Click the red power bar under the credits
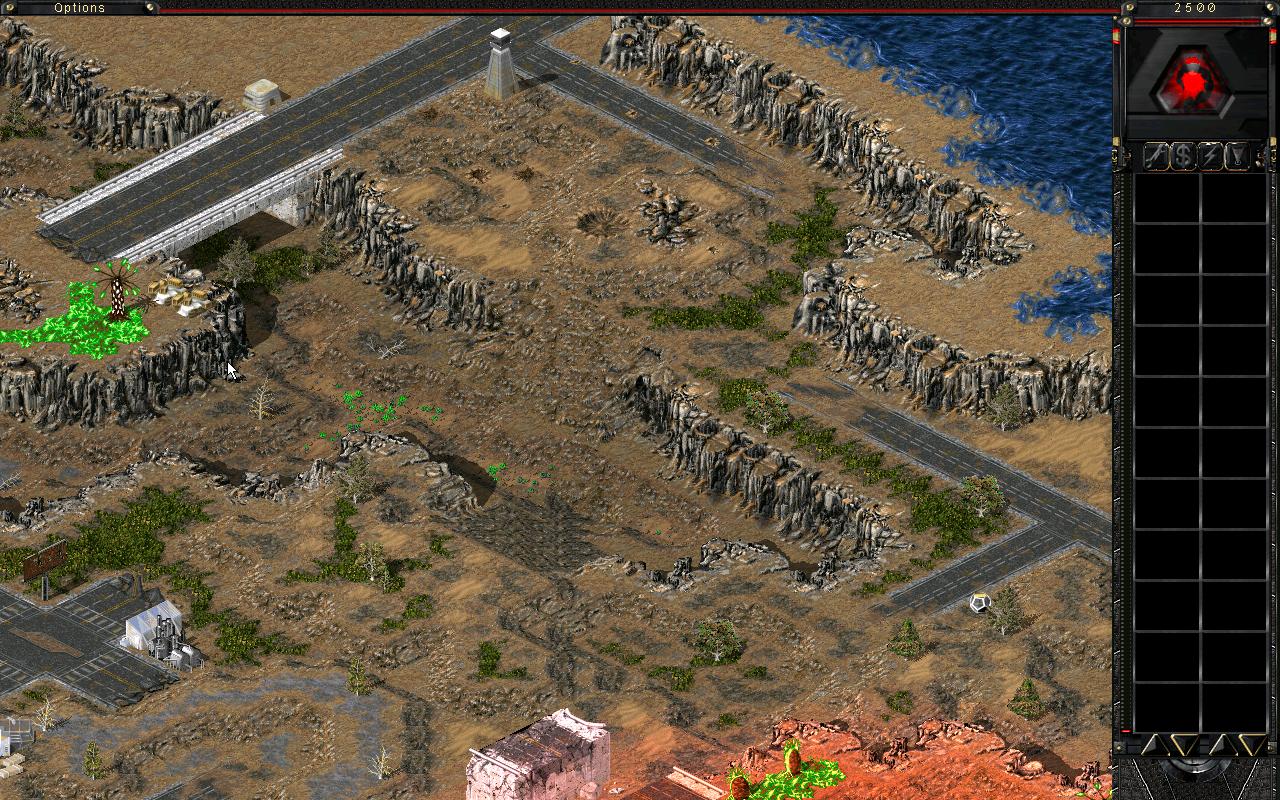Viewport: 1280px width, 800px height. tap(1195, 20)
